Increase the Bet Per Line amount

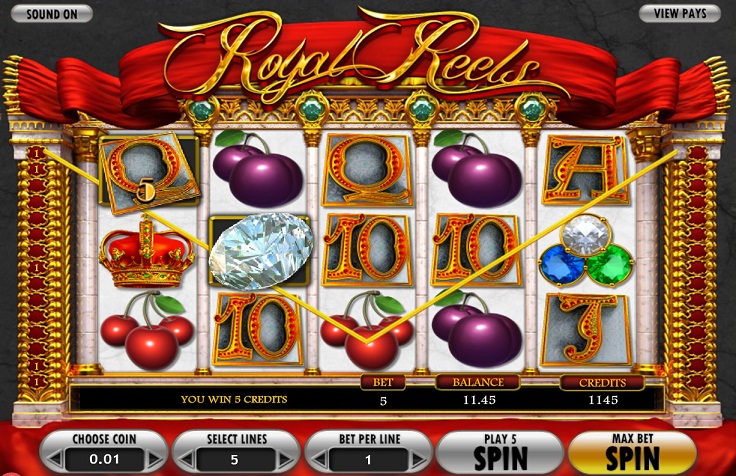[417, 459]
